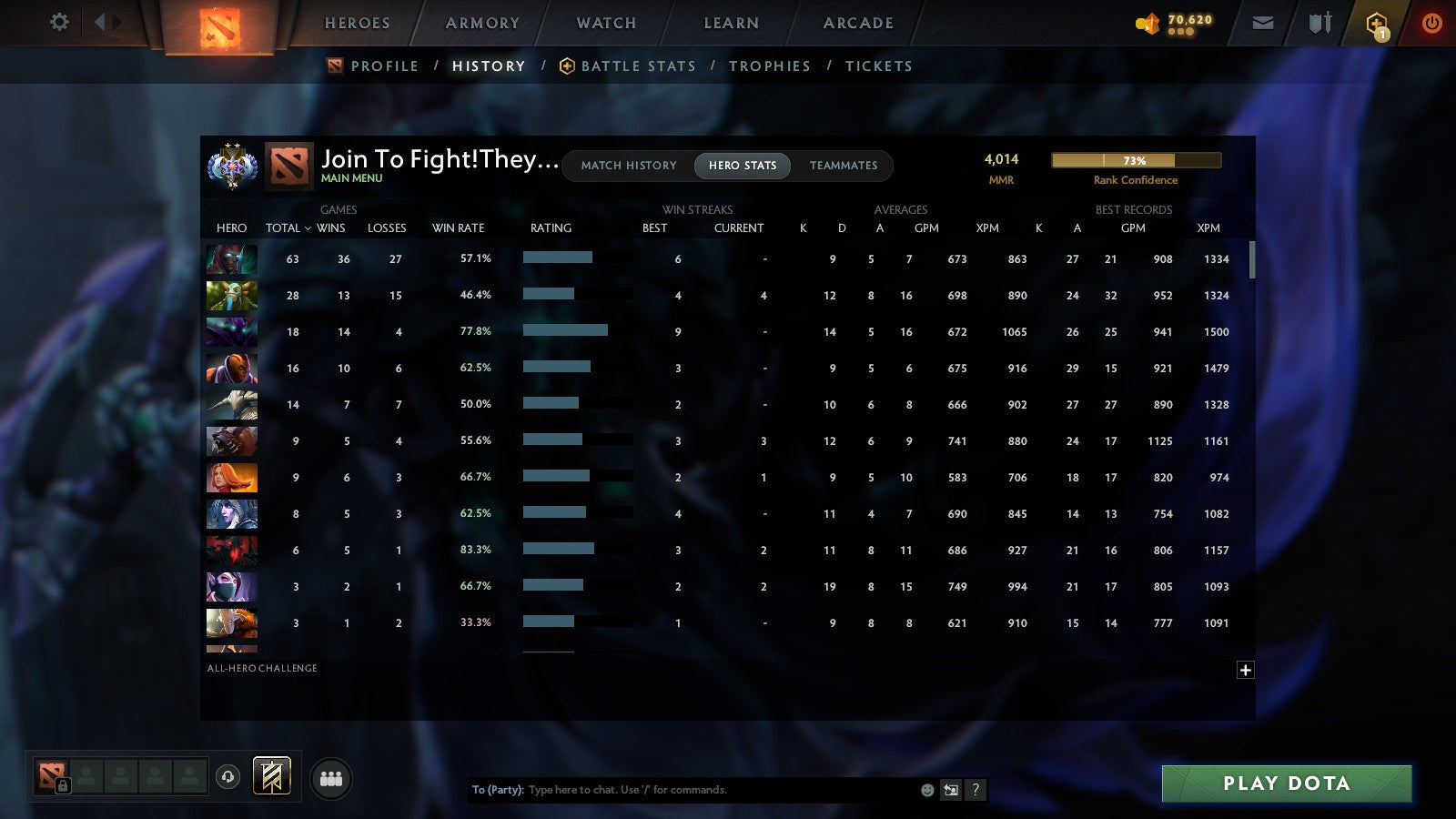Open the mail notifications icon
The image size is (1456, 819).
click(x=1263, y=22)
